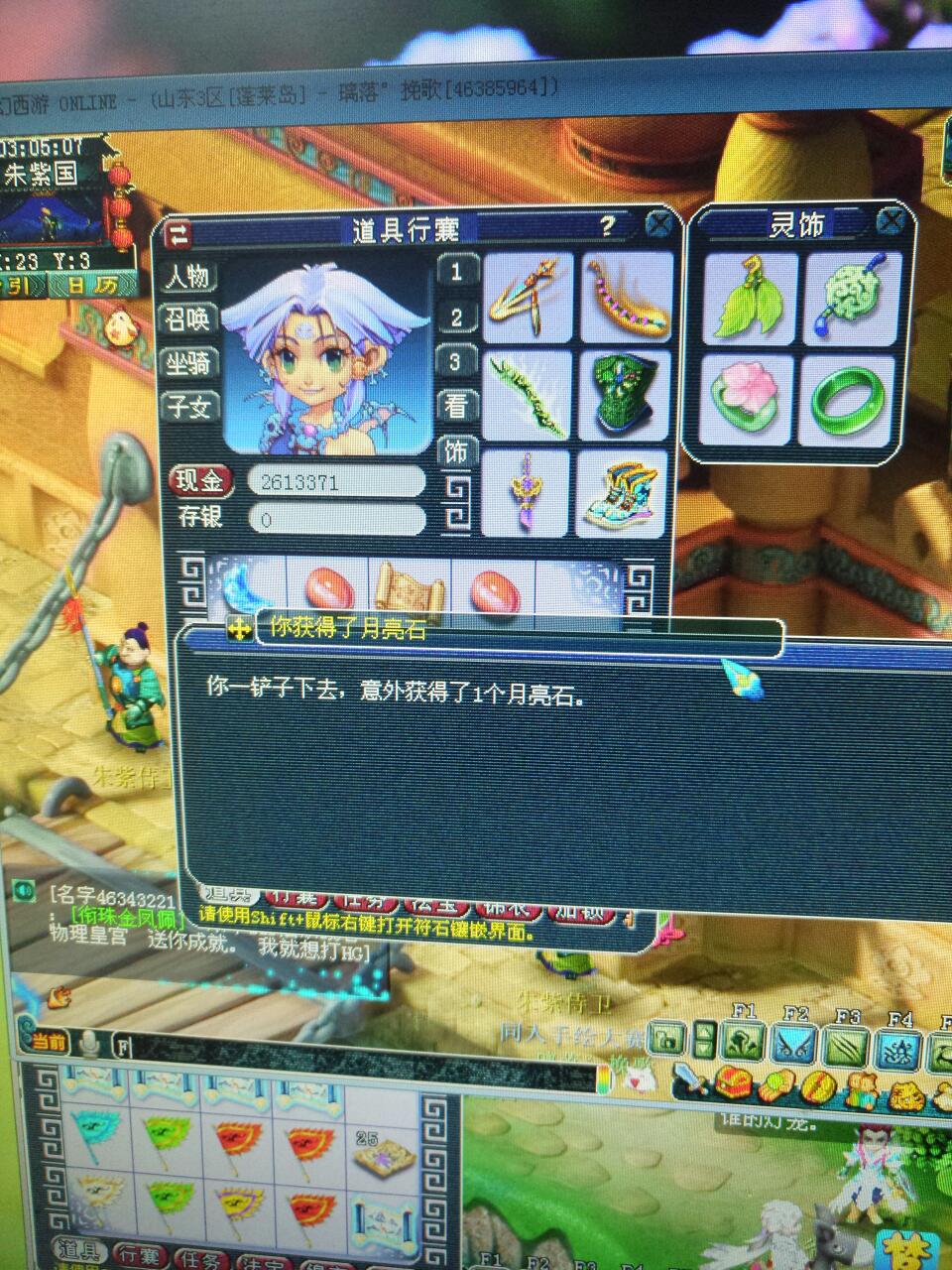952x1270 pixels.
Task: Click the 看 view button
Action: coord(457,406)
